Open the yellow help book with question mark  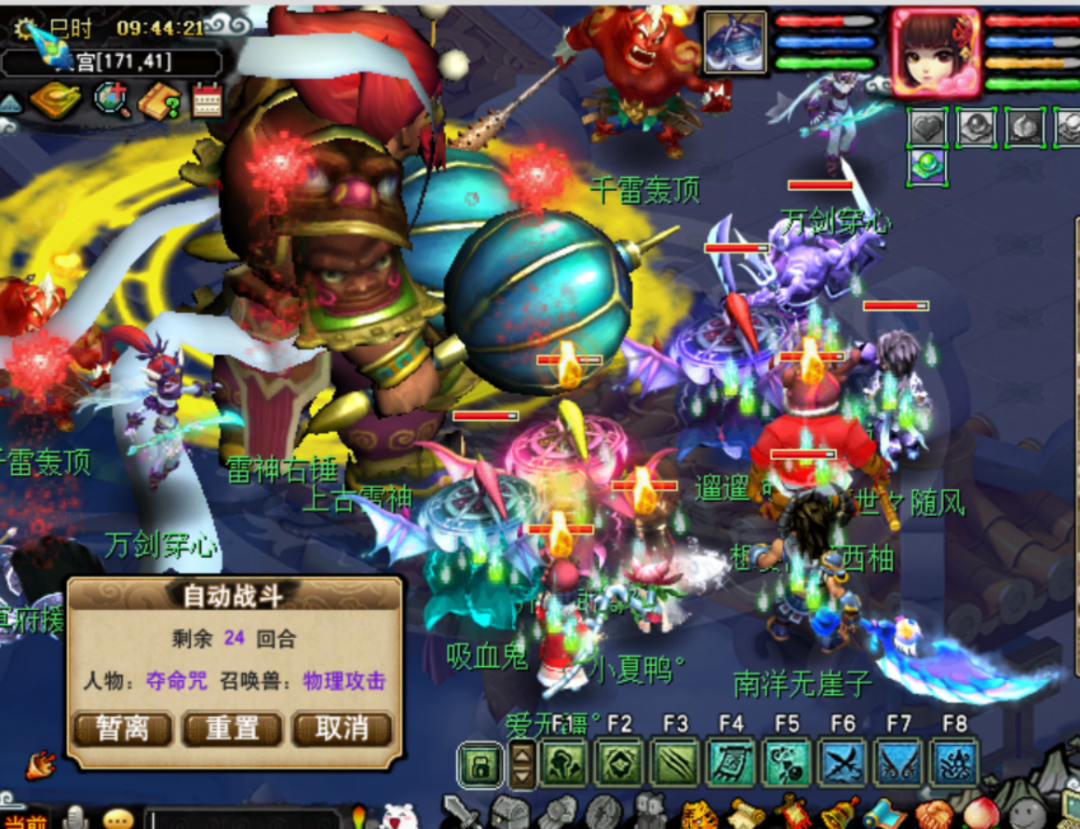pyautogui.click(x=158, y=100)
